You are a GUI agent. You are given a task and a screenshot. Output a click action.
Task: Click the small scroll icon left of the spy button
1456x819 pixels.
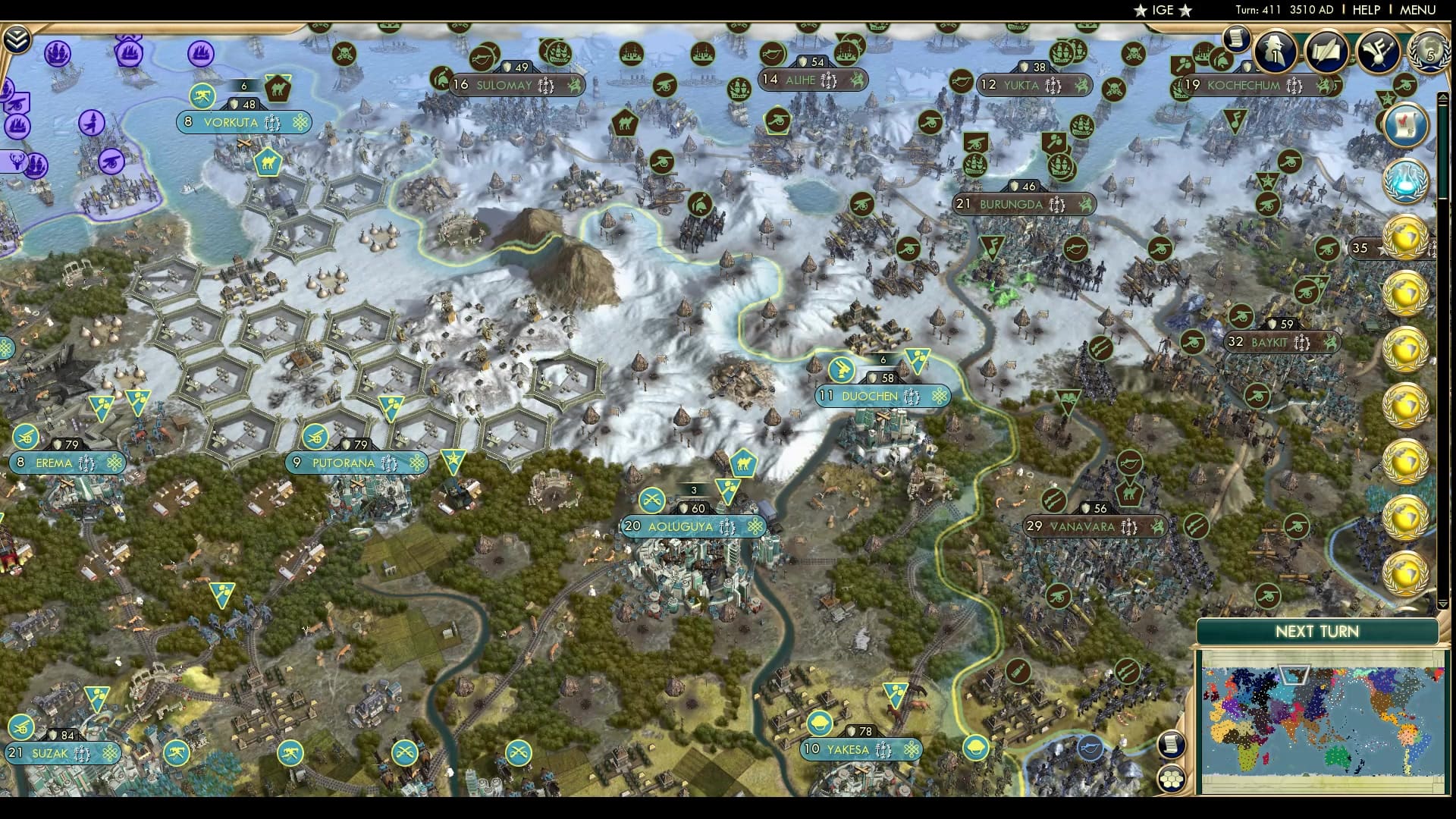pyautogui.click(x=1236, y=39)
